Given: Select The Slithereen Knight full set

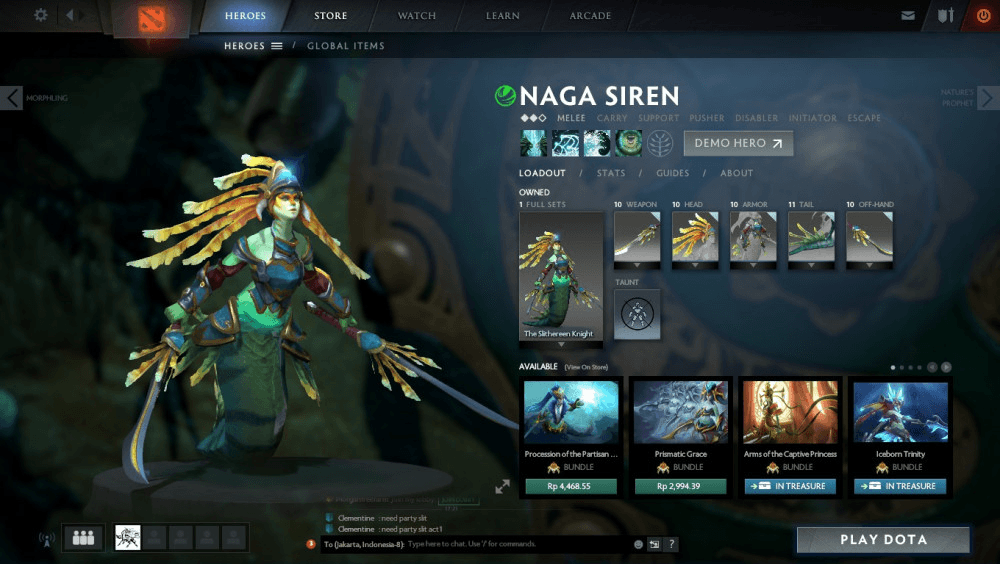Looking at the screenshot, I should pos(561,277).
